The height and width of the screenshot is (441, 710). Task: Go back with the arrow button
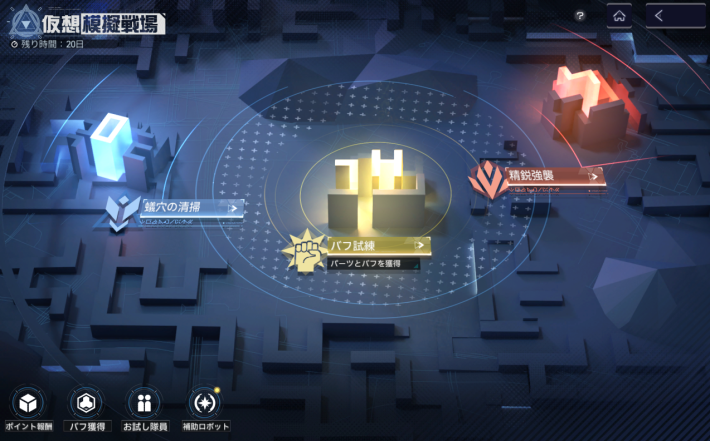point(675,15)
